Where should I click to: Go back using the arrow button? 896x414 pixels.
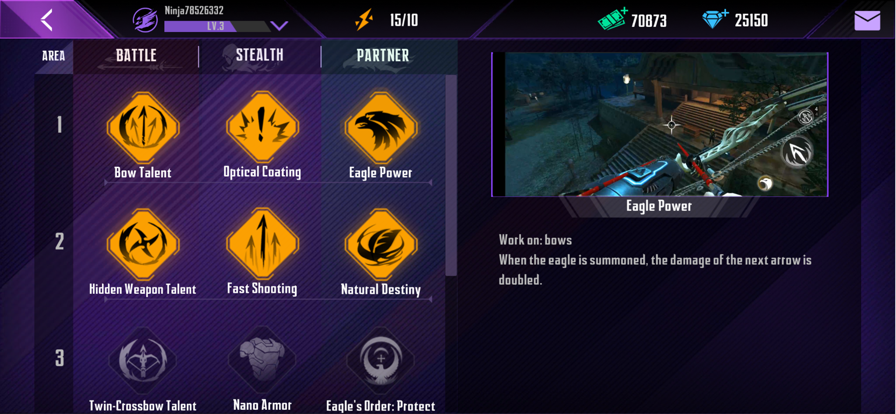click(46, 20)
